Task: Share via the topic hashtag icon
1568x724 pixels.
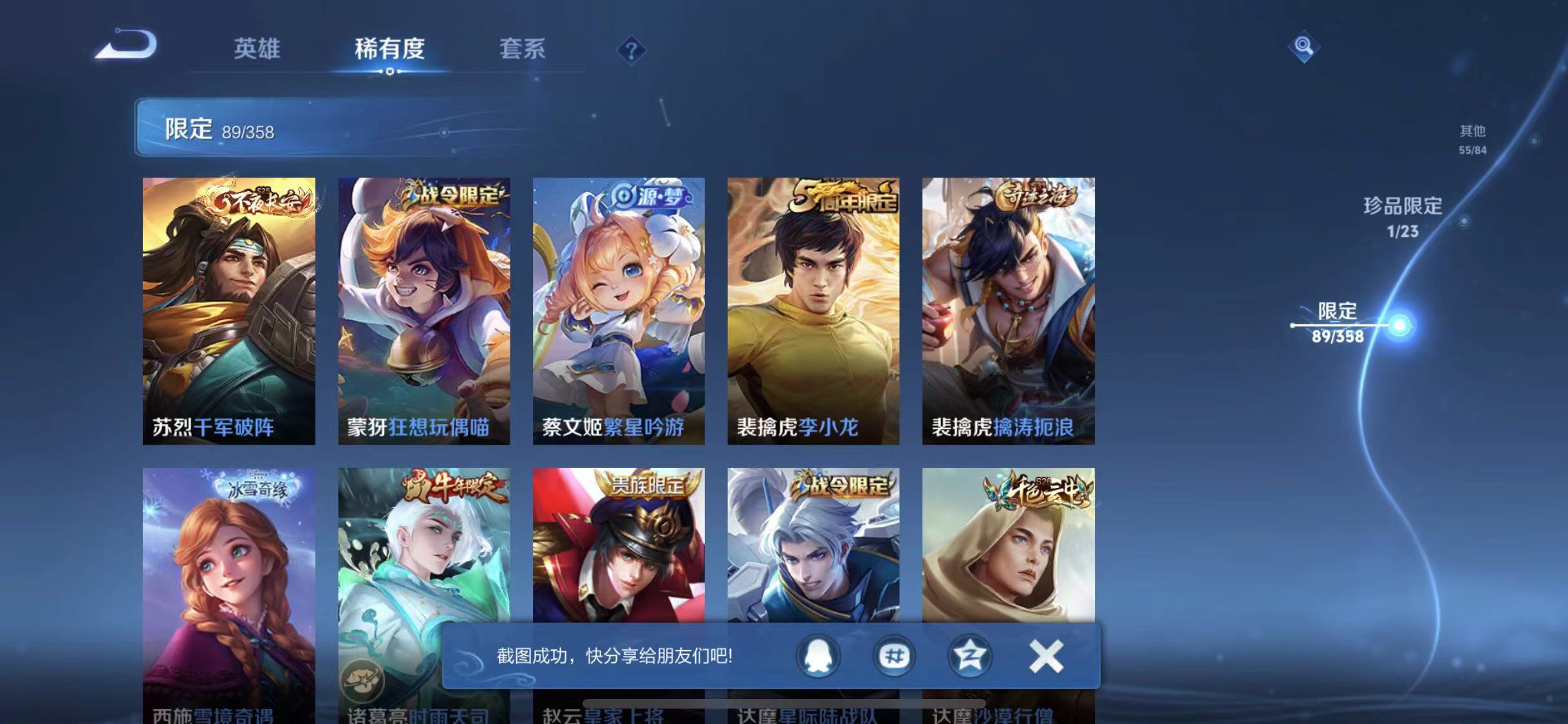Action: point(893,658)
